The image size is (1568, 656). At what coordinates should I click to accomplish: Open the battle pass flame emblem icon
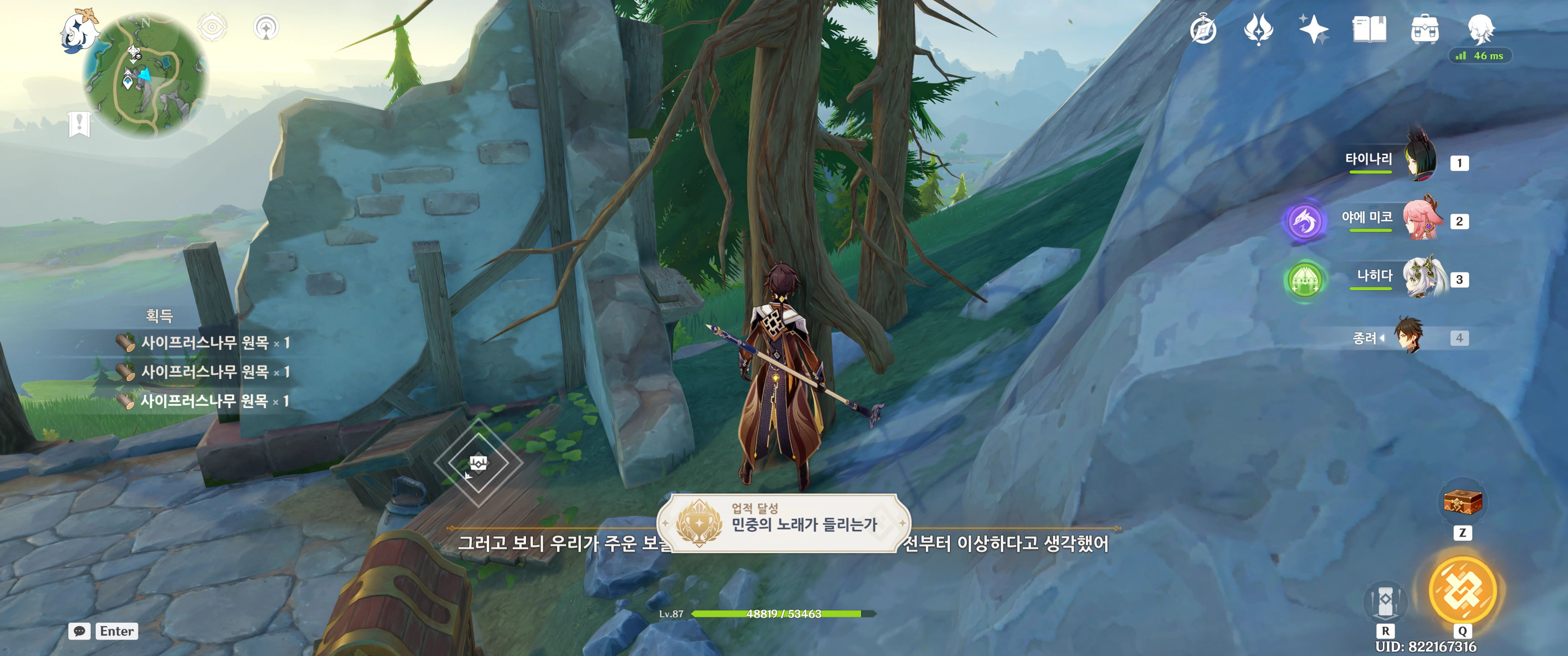(1258, 29)
